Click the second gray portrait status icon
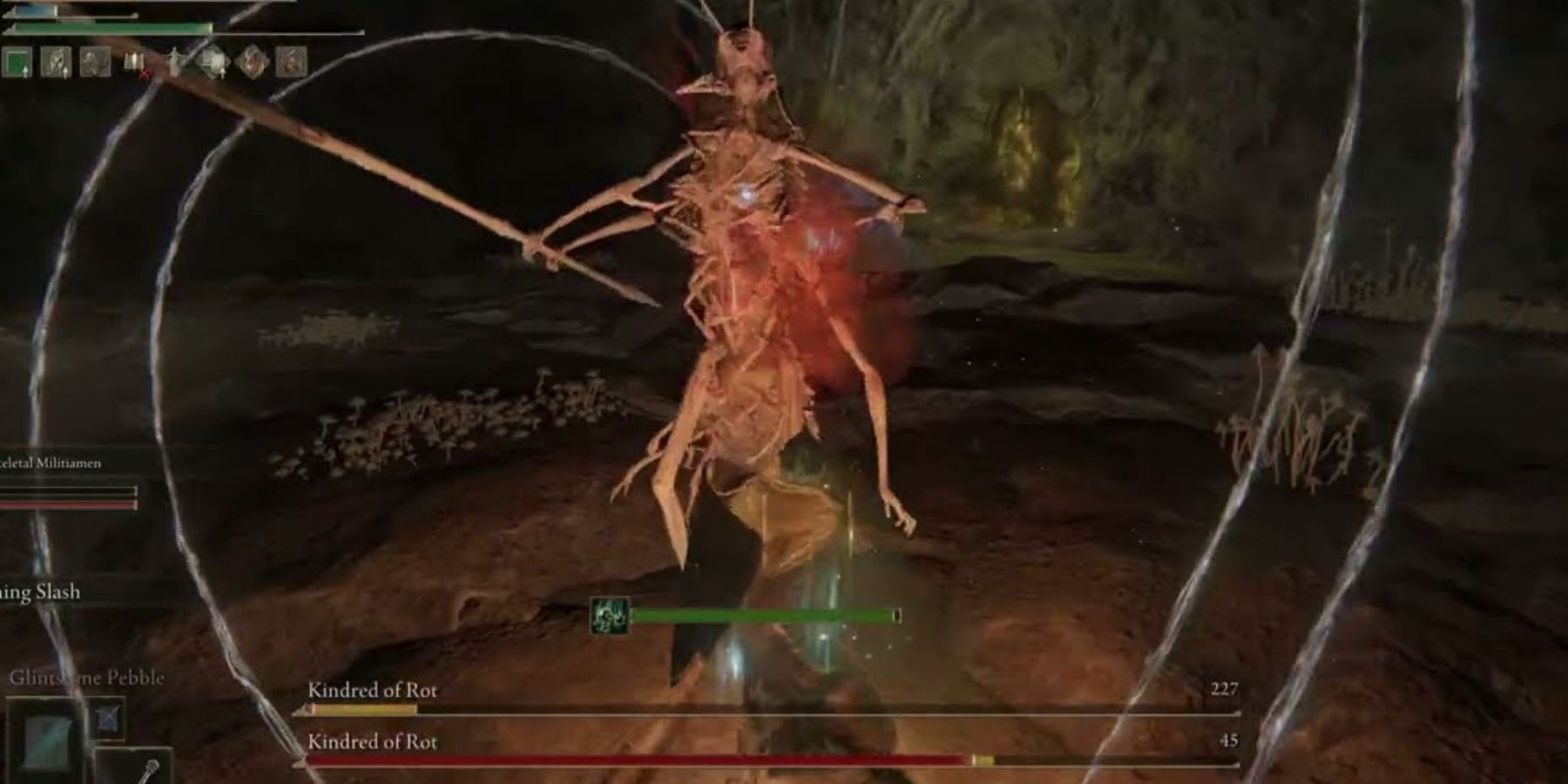The height and width of the screenshot is (784, 1568). (95, 62)
